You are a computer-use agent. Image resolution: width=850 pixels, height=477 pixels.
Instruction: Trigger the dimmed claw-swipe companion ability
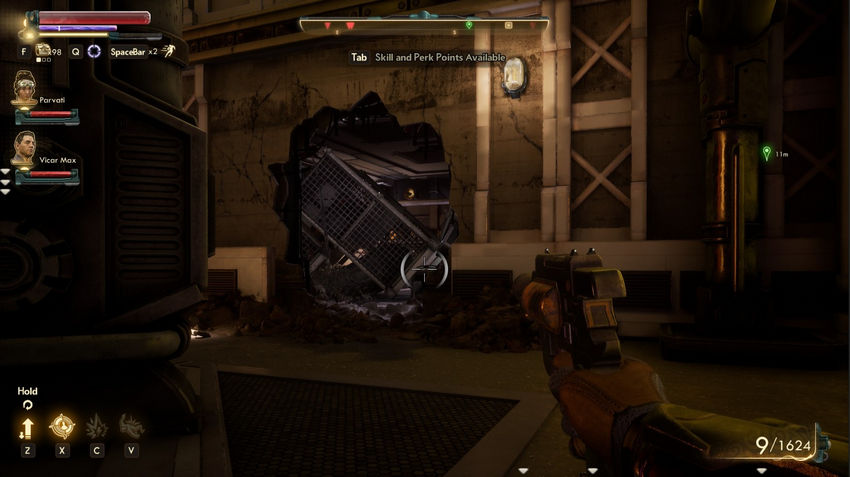tap(131, 427)
